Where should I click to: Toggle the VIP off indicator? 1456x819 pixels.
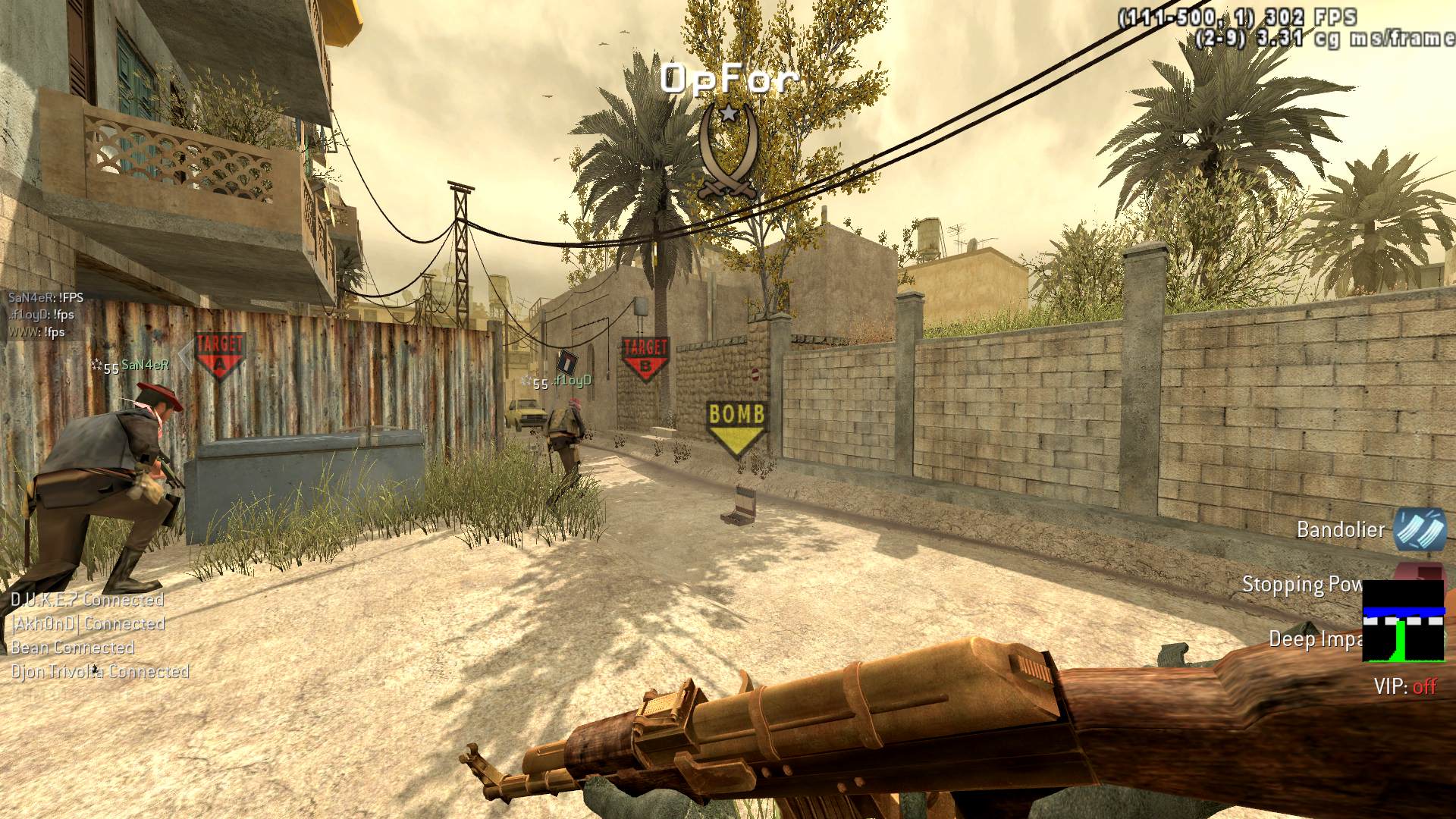pyautogui.click(x=1405, y=687)
